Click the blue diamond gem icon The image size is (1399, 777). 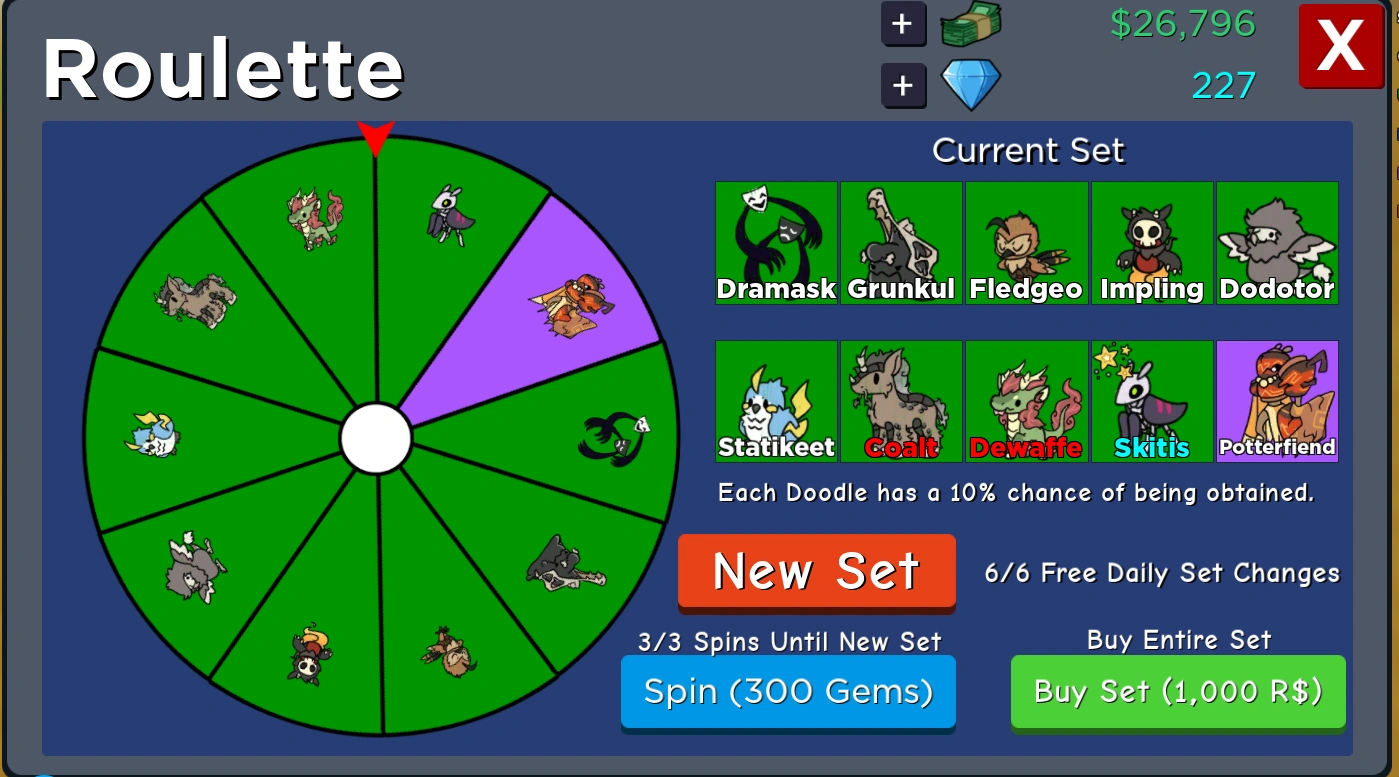(x=970, y=84)
